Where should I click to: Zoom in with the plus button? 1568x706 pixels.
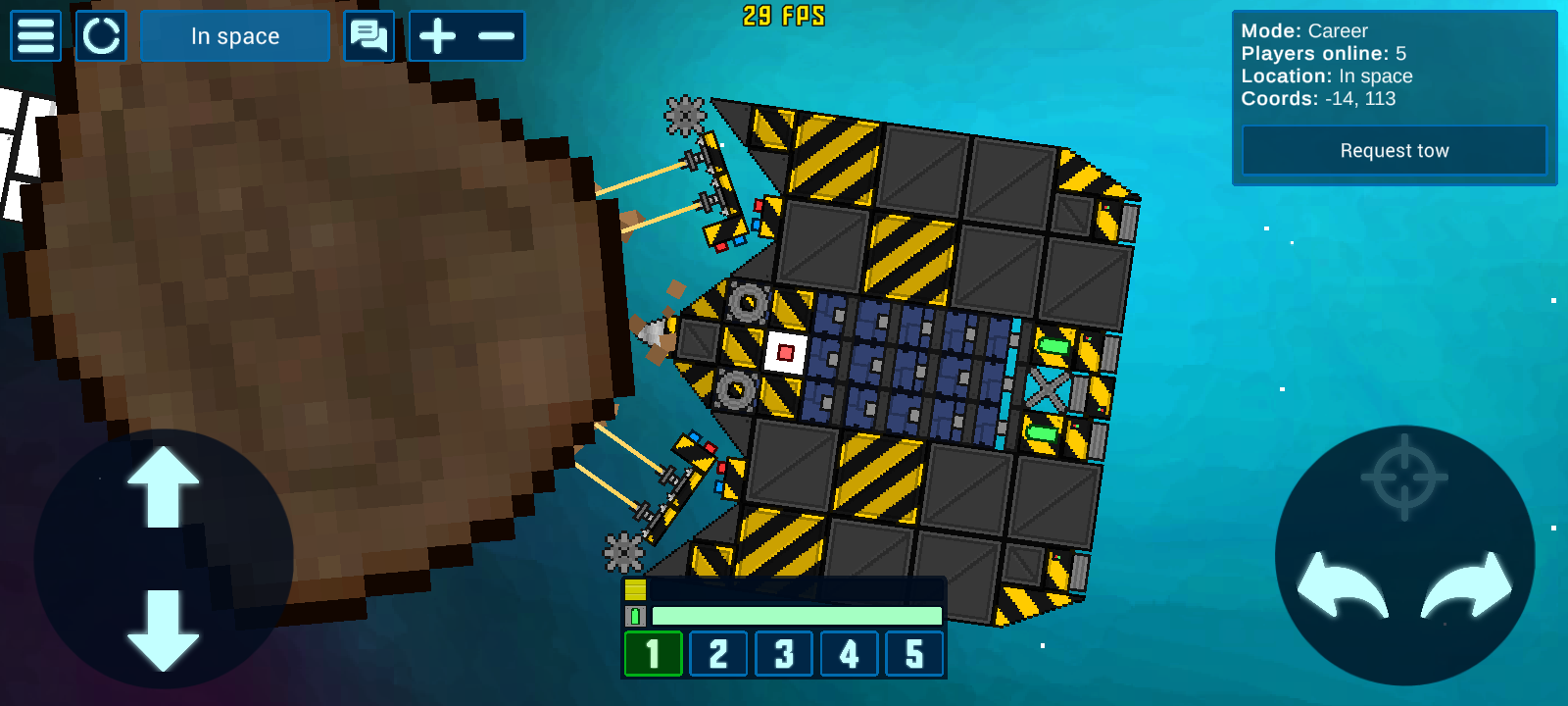coord(438,36)
